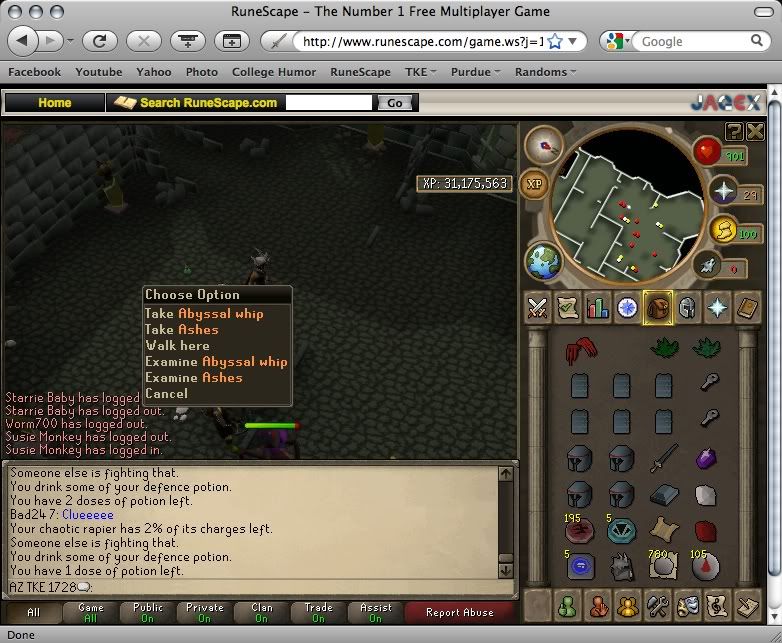
Task: Toggle the Private chat filter
Action: [204, 612]
